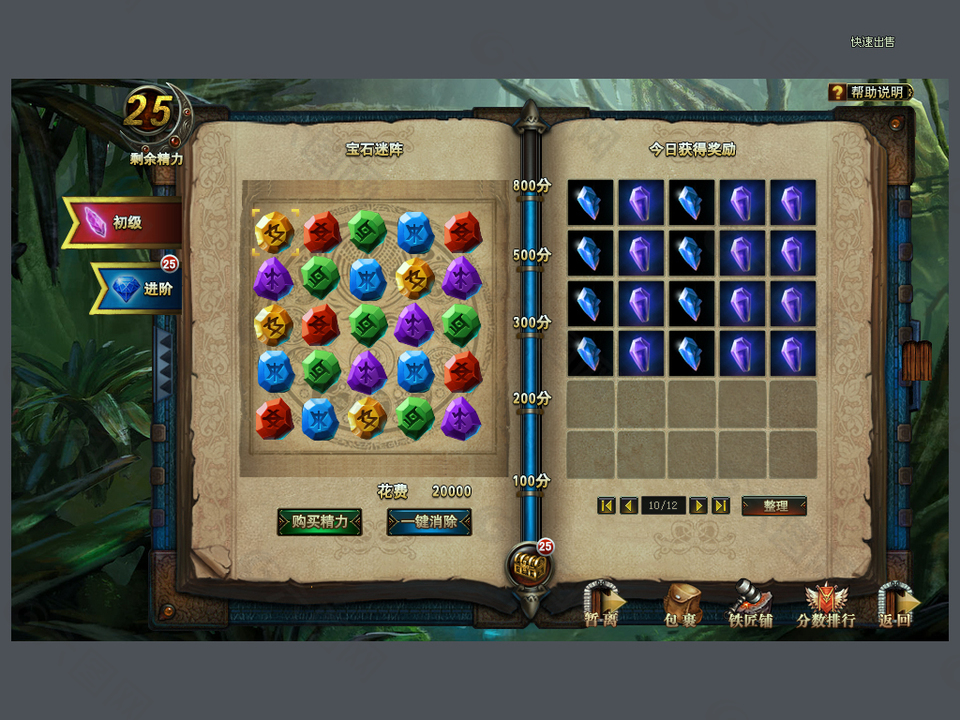Select the highlighted yellow gem in the top-left corner
The image size is (960, 720).
click(274, 232)
